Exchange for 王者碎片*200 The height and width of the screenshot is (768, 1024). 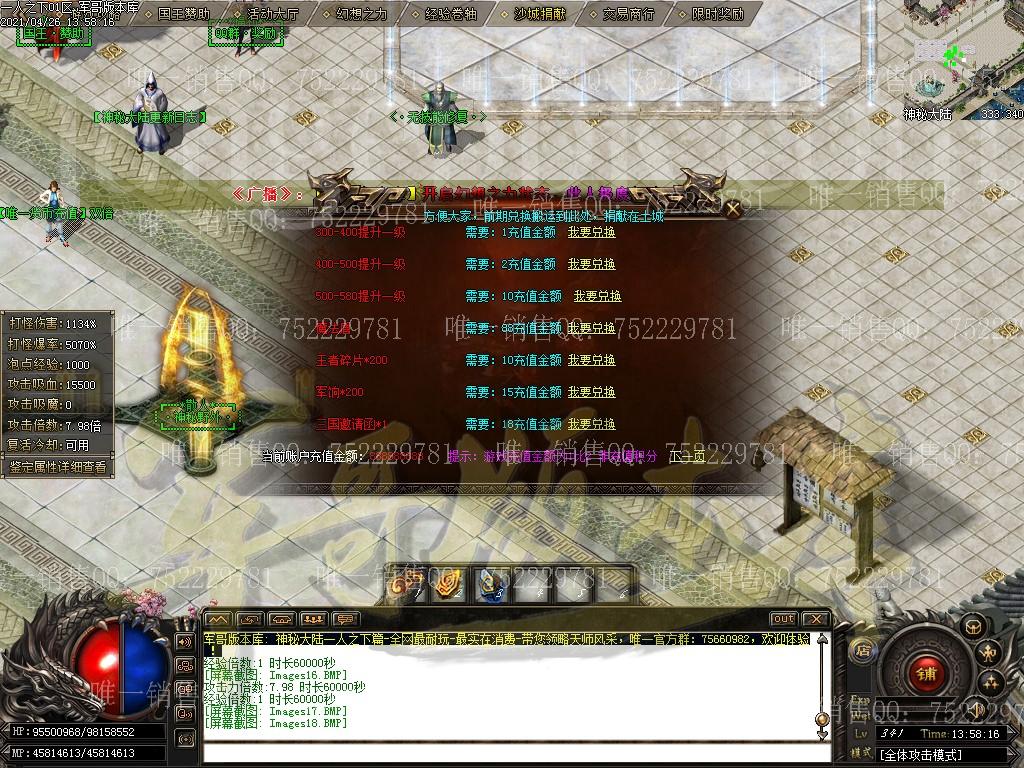(x=592, y=360)
